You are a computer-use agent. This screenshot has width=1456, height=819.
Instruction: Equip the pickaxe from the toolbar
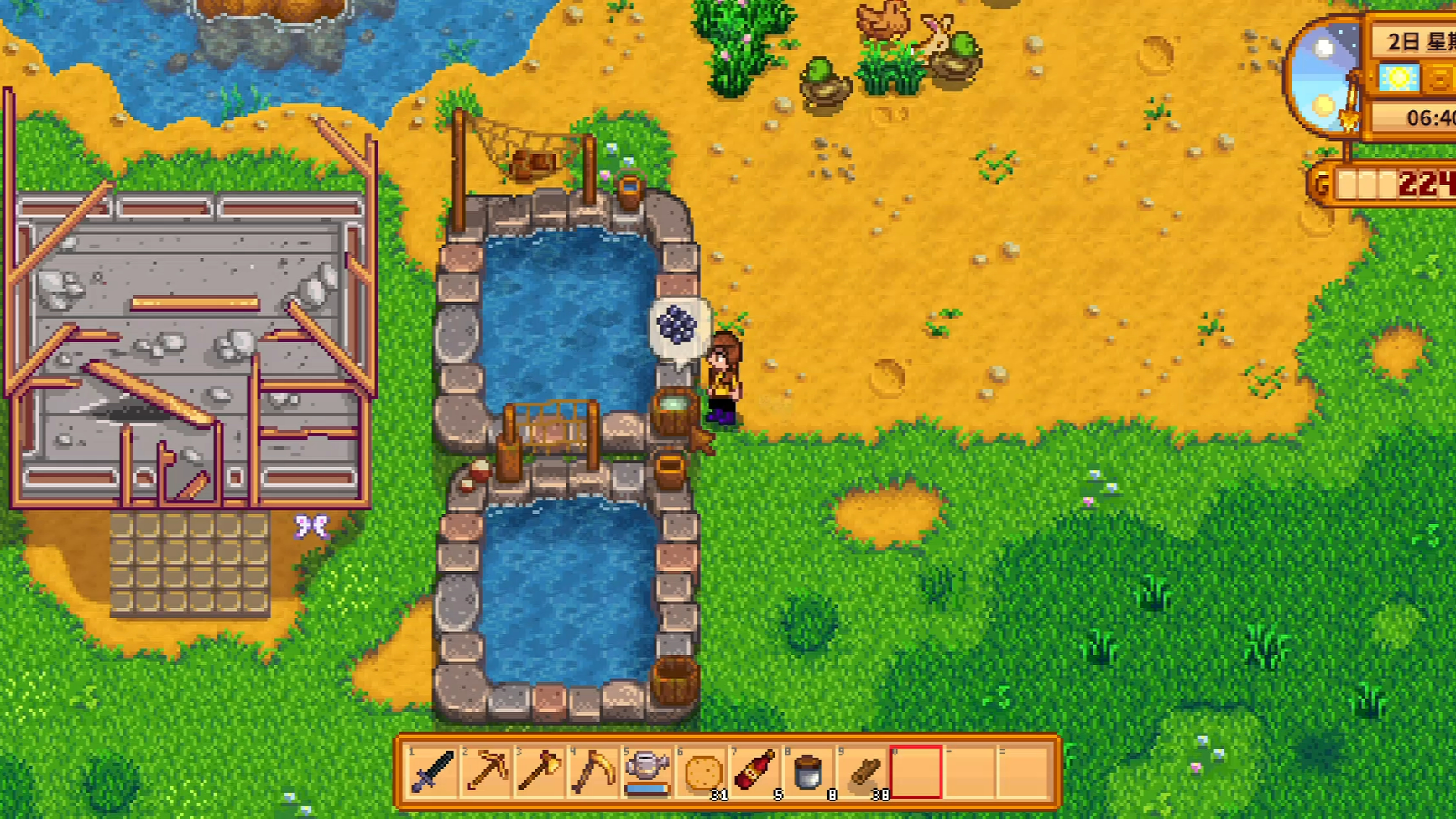tap(486, 771)
